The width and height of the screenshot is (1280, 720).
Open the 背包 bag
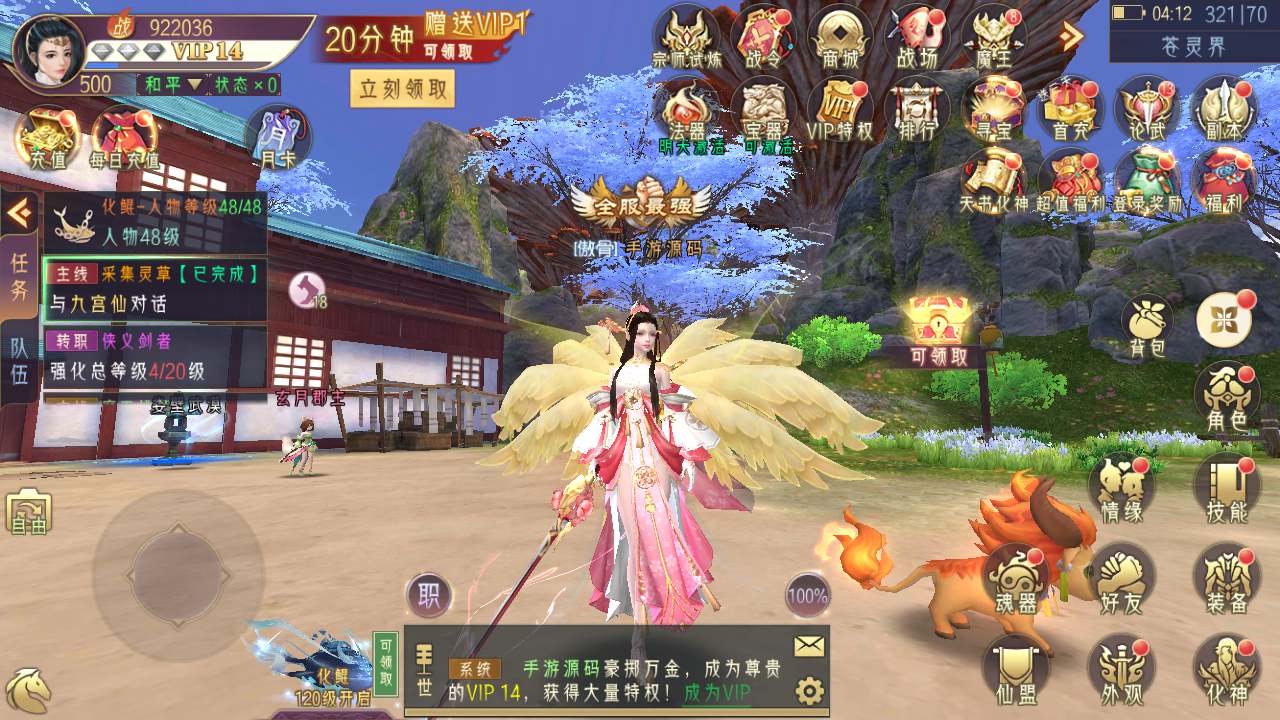[1146, 325]
